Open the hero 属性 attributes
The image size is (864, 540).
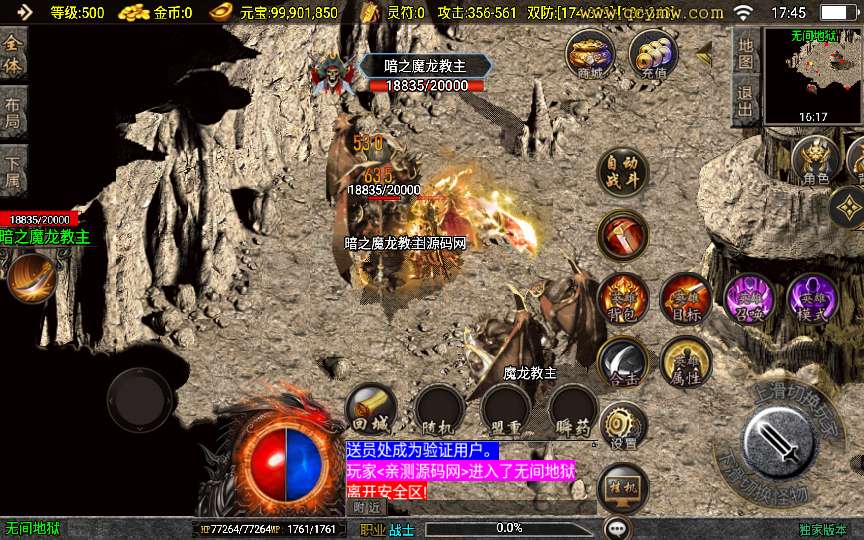(686, 362)
